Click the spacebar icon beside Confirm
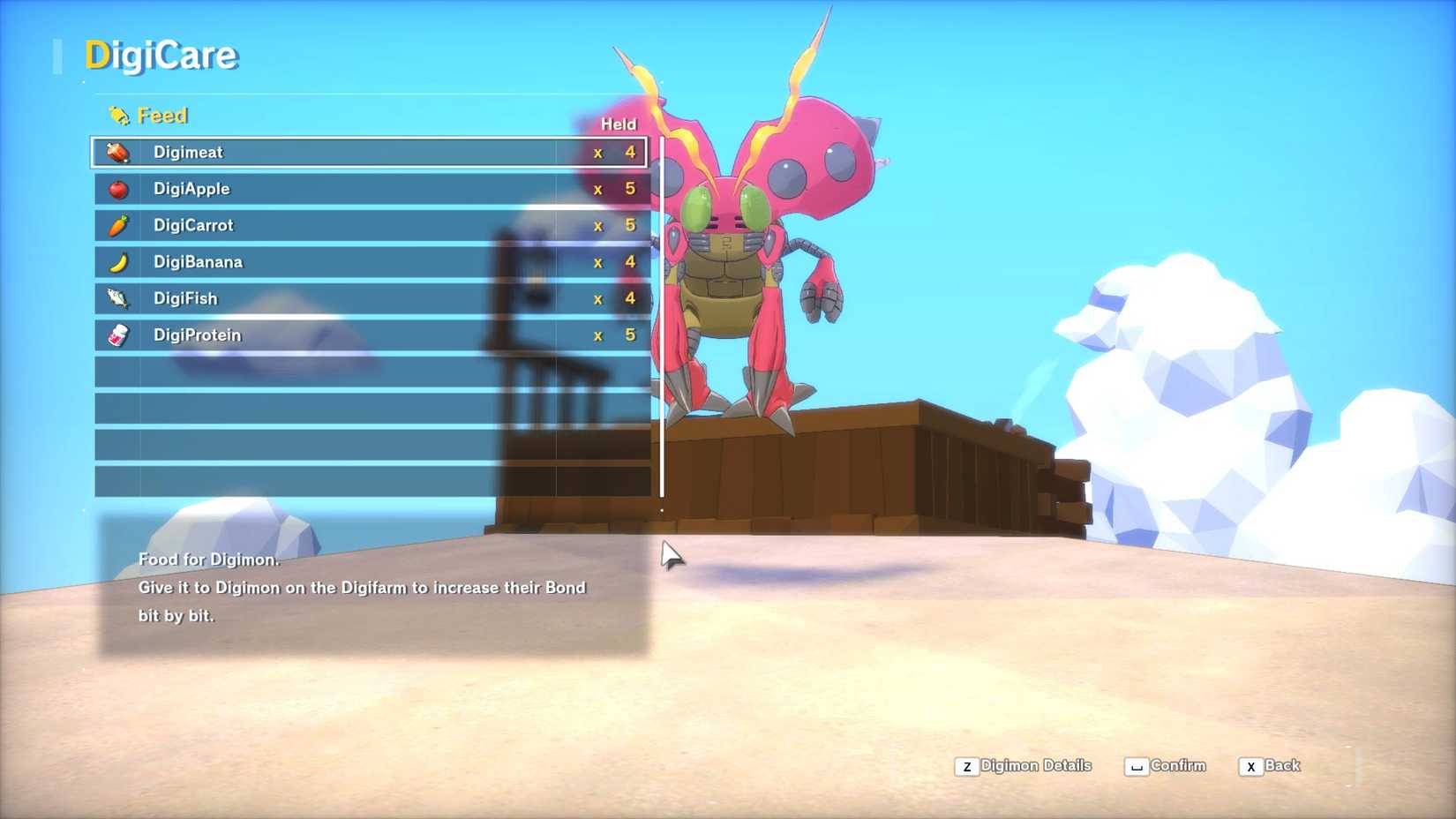Image resolution: width=1456 pixels, height=819 pixels. (1137, 766)
